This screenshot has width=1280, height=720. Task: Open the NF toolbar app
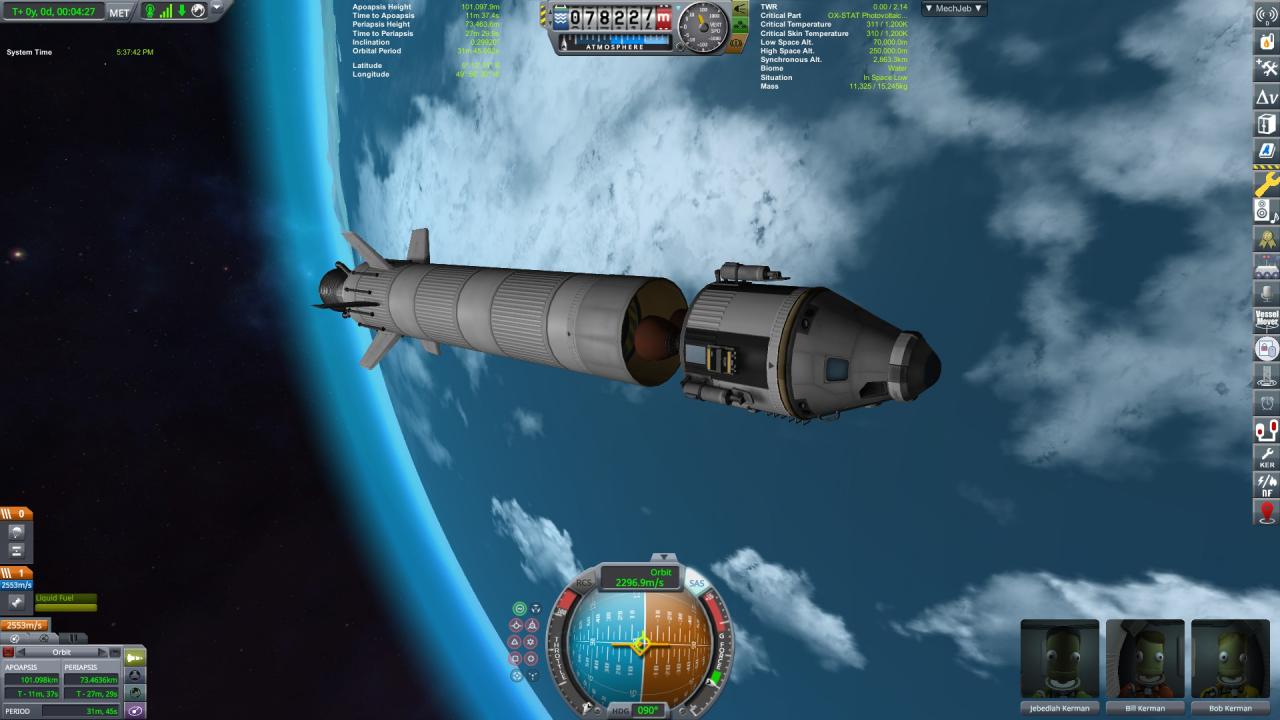click(1267, 486)
